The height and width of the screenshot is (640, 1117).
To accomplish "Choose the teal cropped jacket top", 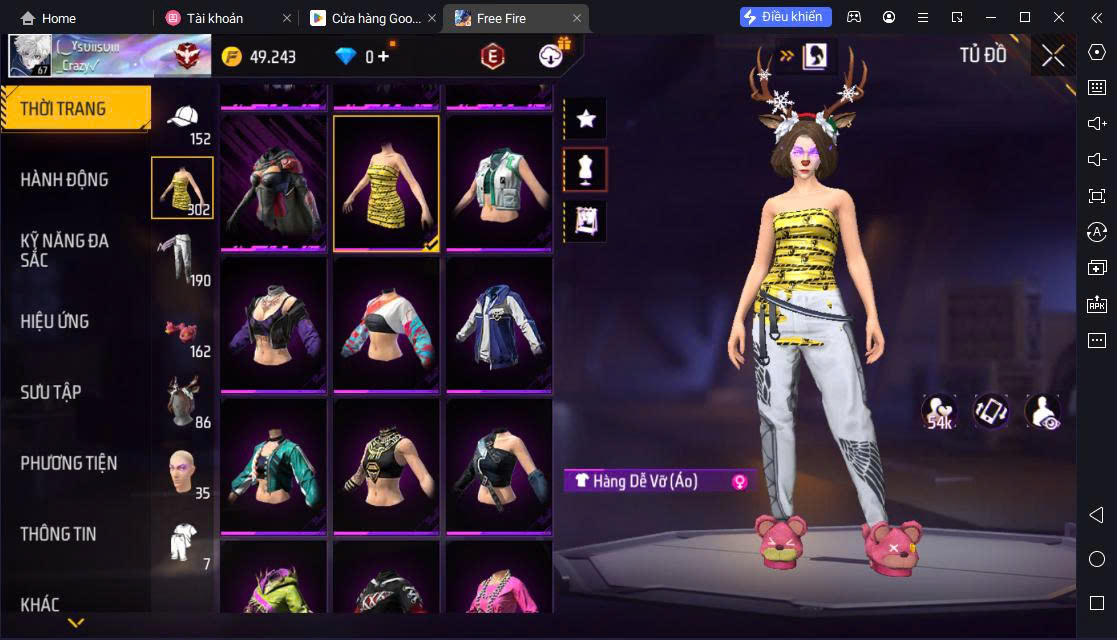I will [x=273, y=466].
